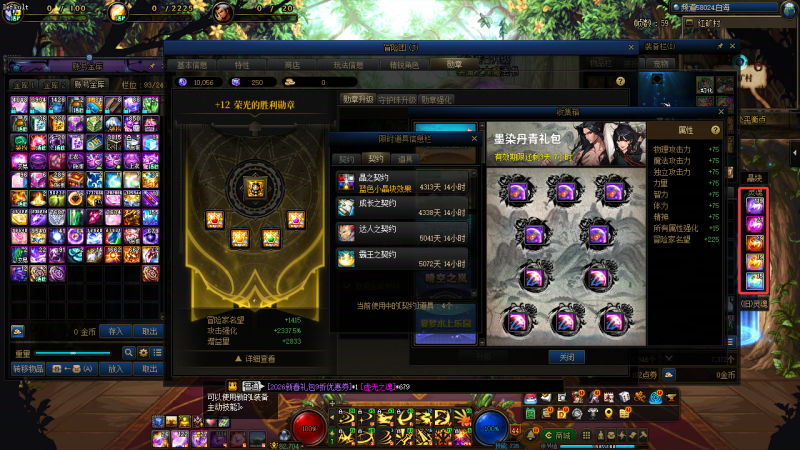Viewport: 800px width, 450px height.
Task: Click the 转移物品 button in the vault
Action: [x=30, y=368]
